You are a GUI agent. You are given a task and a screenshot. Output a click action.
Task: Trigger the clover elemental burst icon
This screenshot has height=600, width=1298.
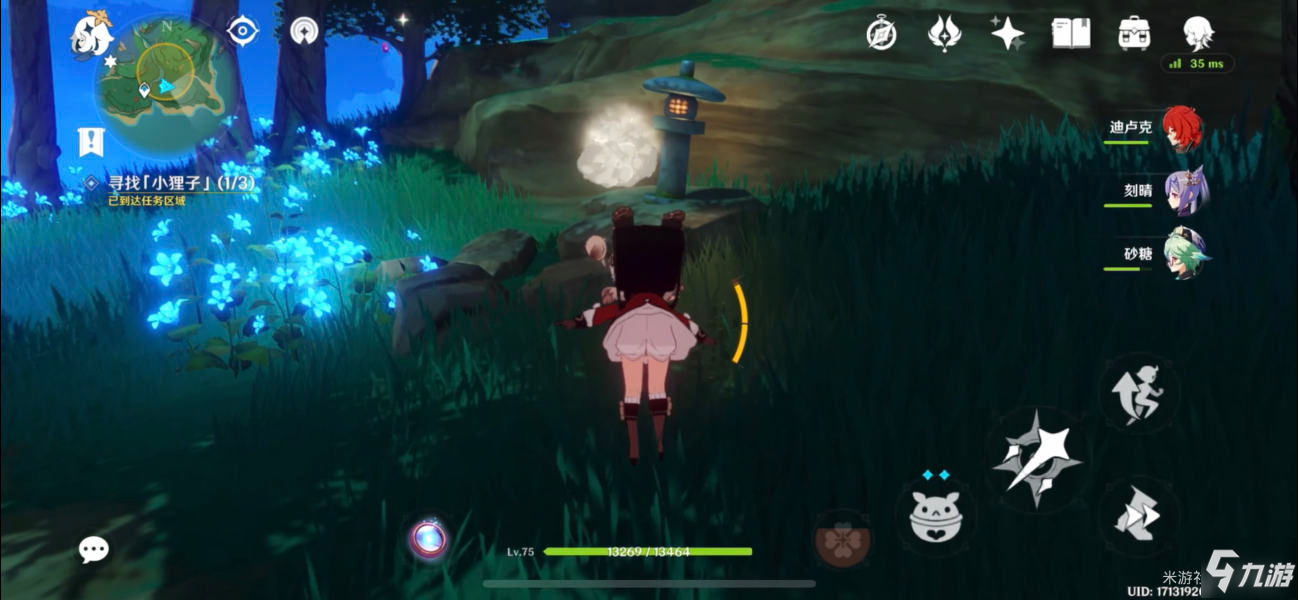tap(840, 540)
